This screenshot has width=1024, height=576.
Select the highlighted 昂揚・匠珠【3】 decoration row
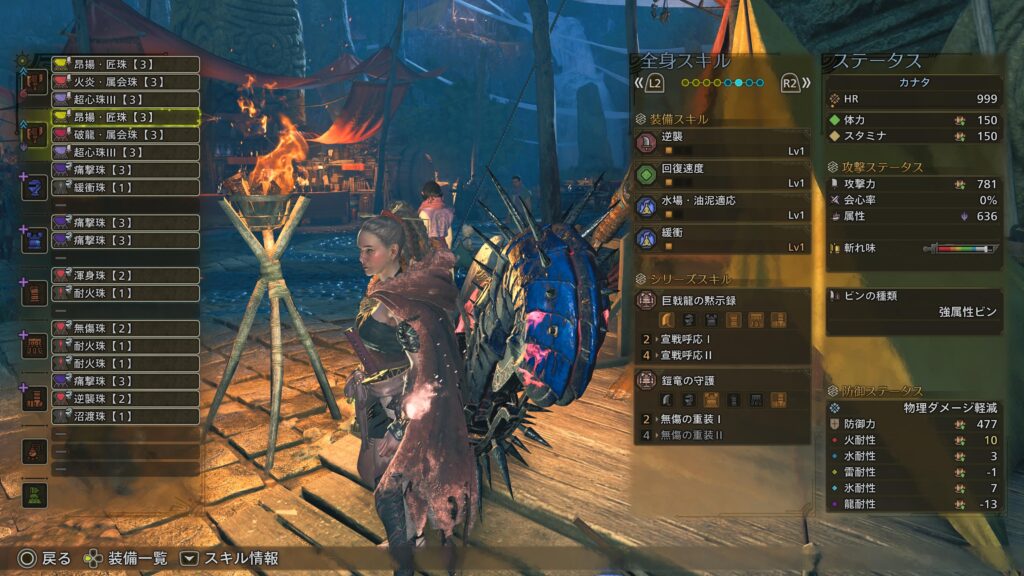125,118
